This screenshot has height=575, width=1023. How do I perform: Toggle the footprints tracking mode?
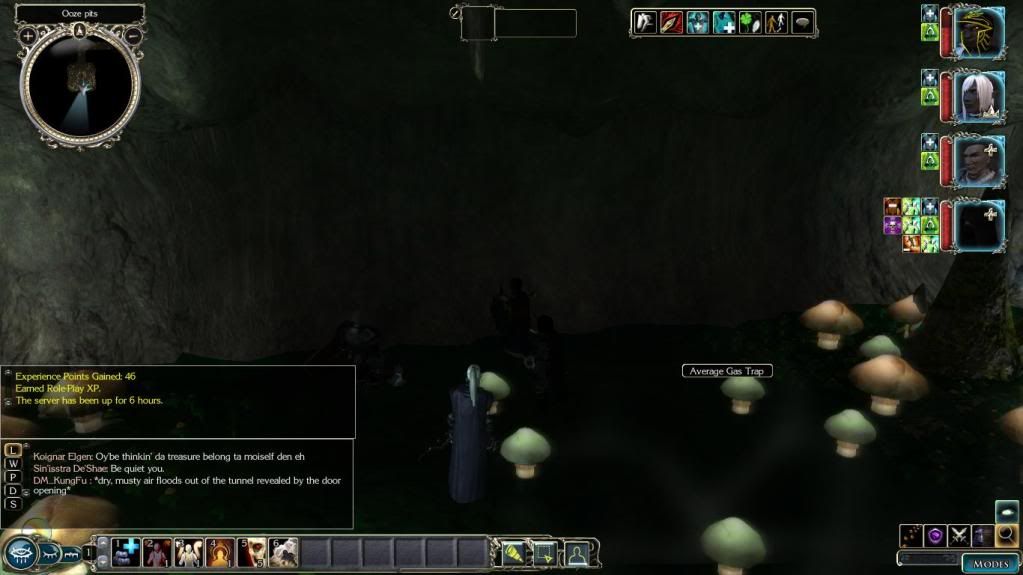[x=912, y=536]
